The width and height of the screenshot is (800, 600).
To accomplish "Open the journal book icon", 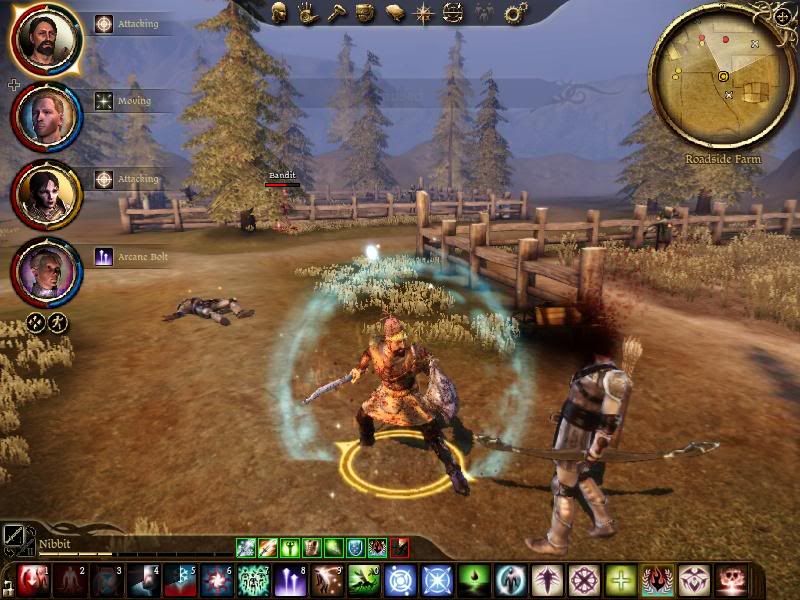I will [395, 13].
